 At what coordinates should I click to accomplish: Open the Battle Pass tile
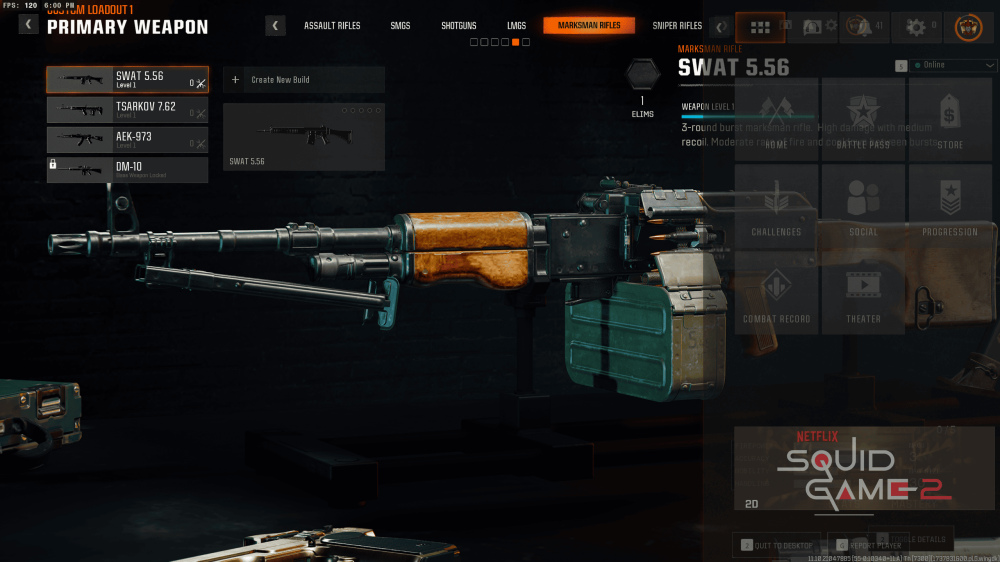[862, 120]
